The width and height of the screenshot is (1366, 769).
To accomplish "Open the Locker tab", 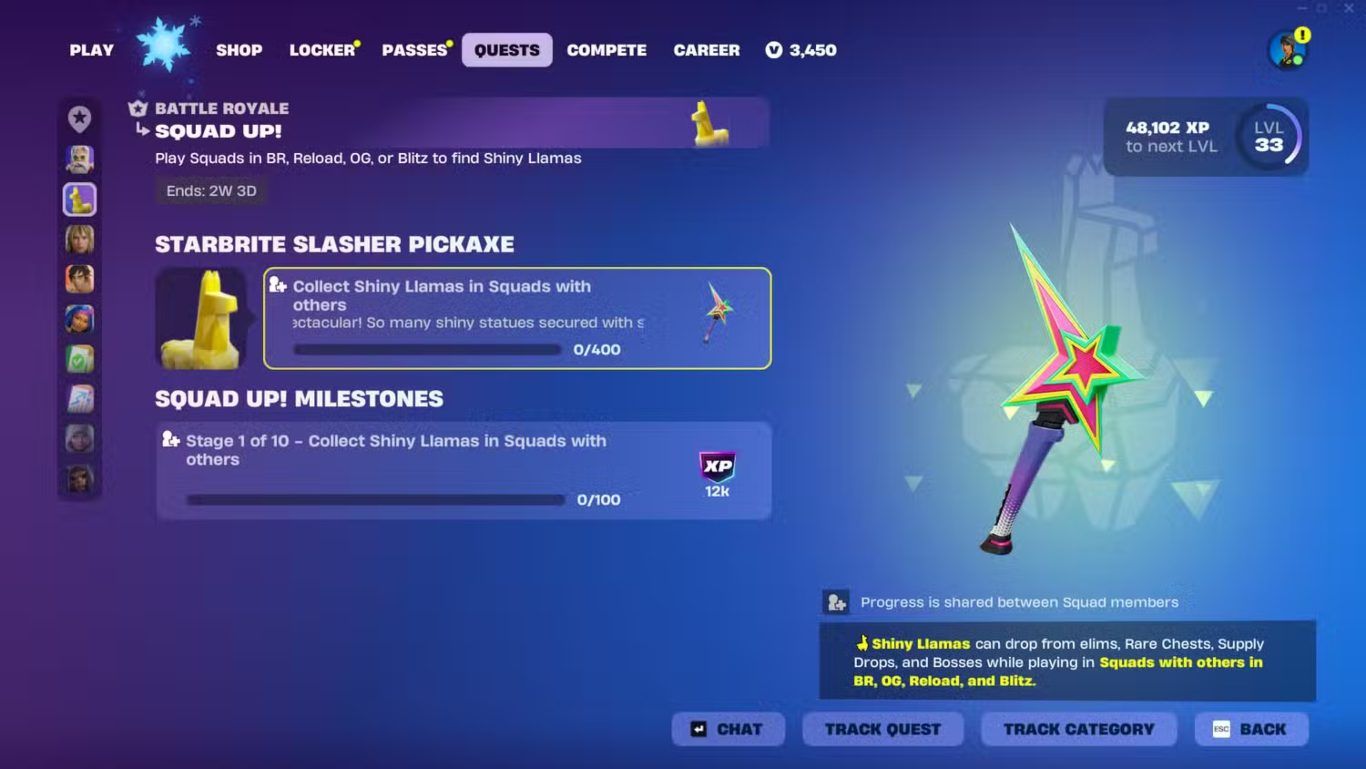I will (322, 50).
